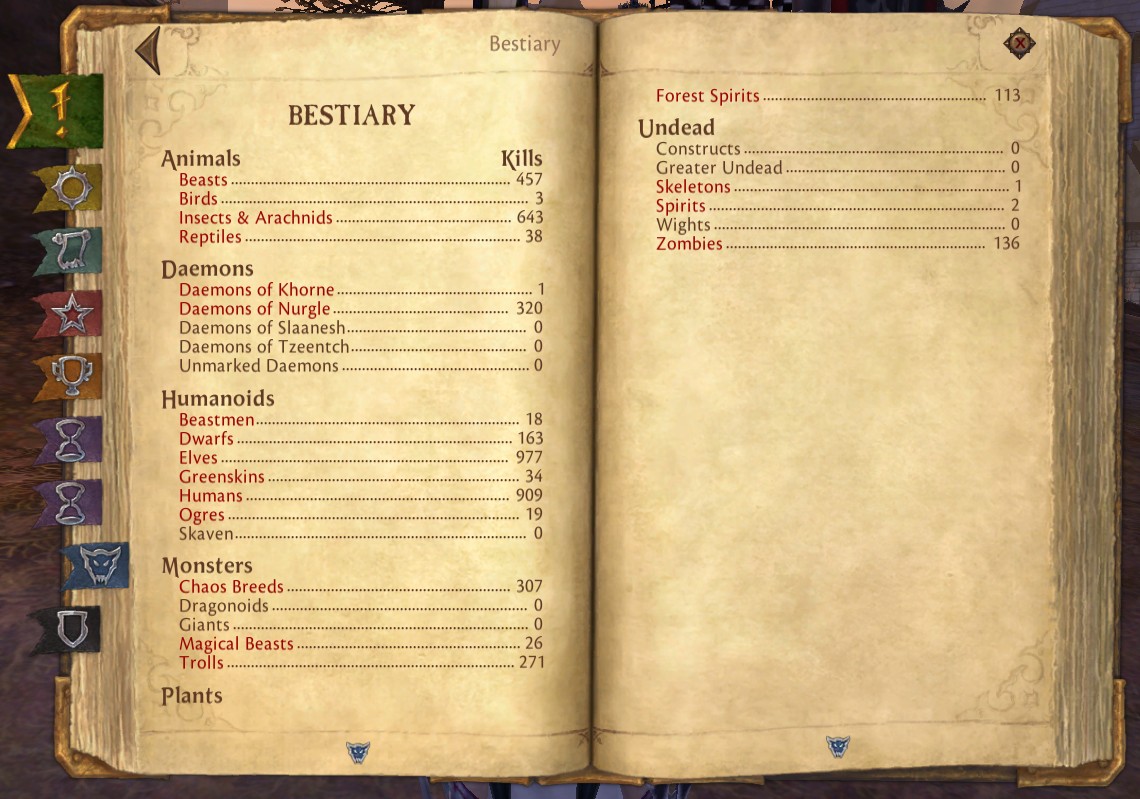This screenshot has height=799, width=1140.
Task: Open the Beasts bestiary entry
Action: tap(203, 180)
